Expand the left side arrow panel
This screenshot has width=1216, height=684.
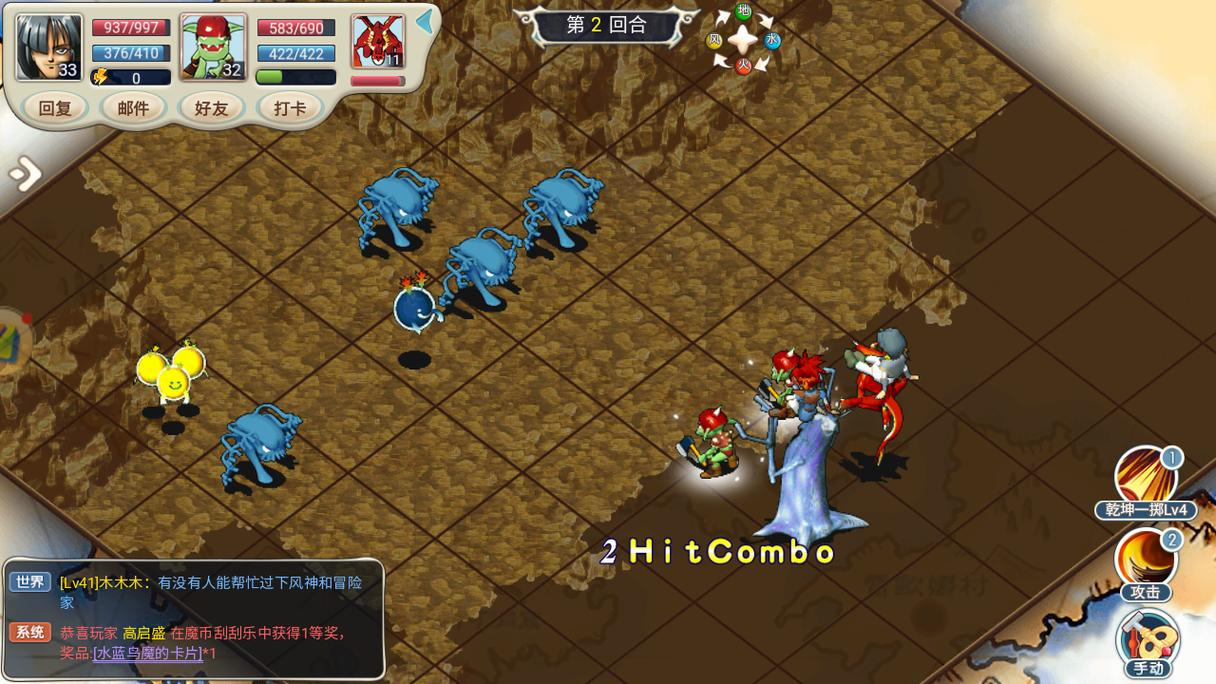click(24, 175)
